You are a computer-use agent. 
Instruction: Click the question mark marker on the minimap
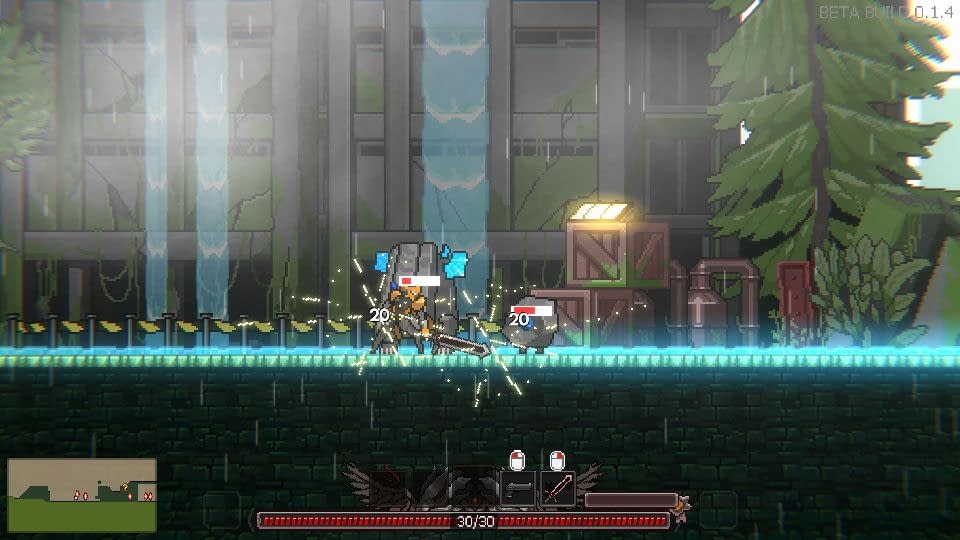pos(124,487)
